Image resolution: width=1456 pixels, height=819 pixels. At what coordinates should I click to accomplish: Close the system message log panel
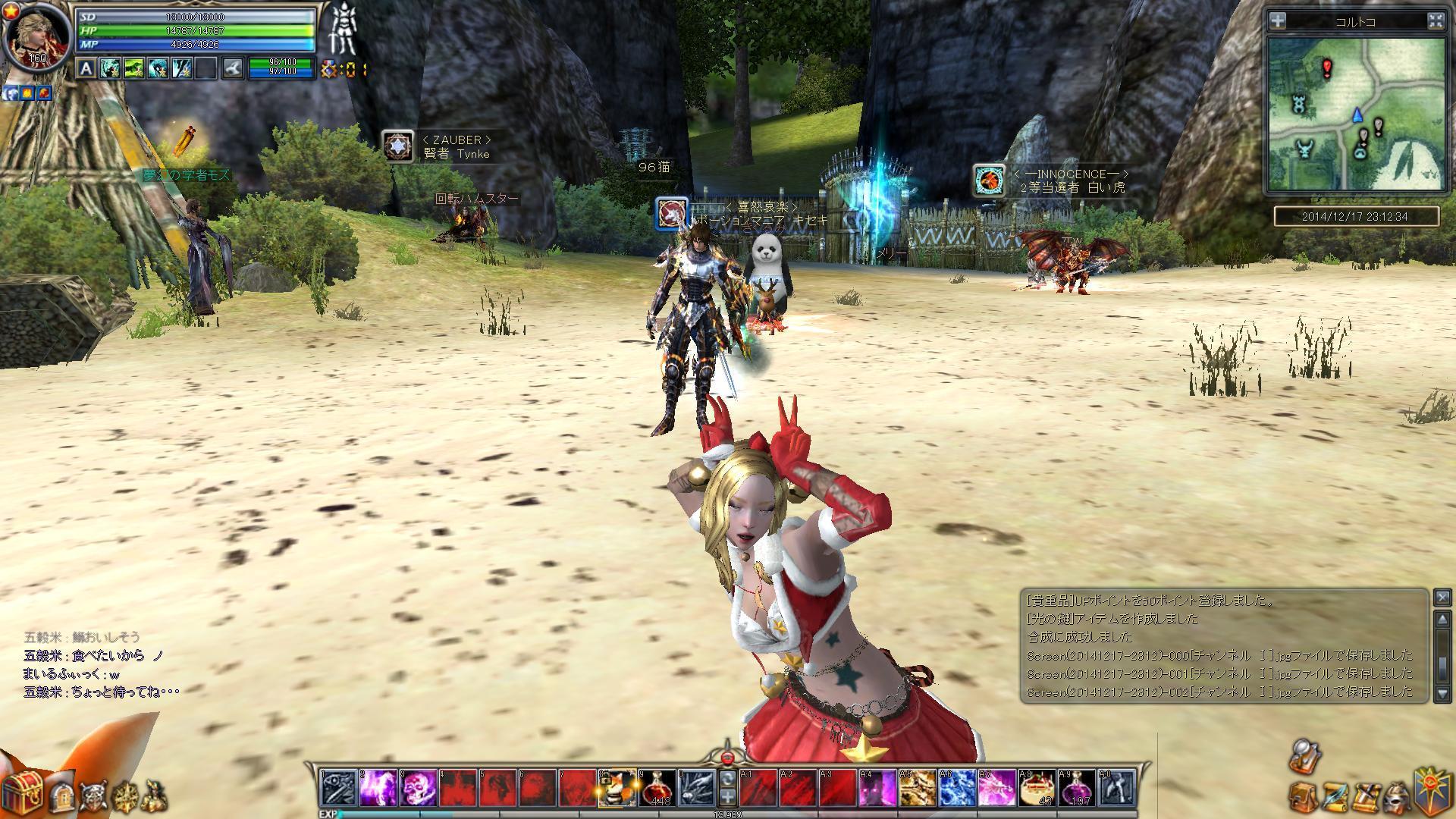[x=1442, y=598]
